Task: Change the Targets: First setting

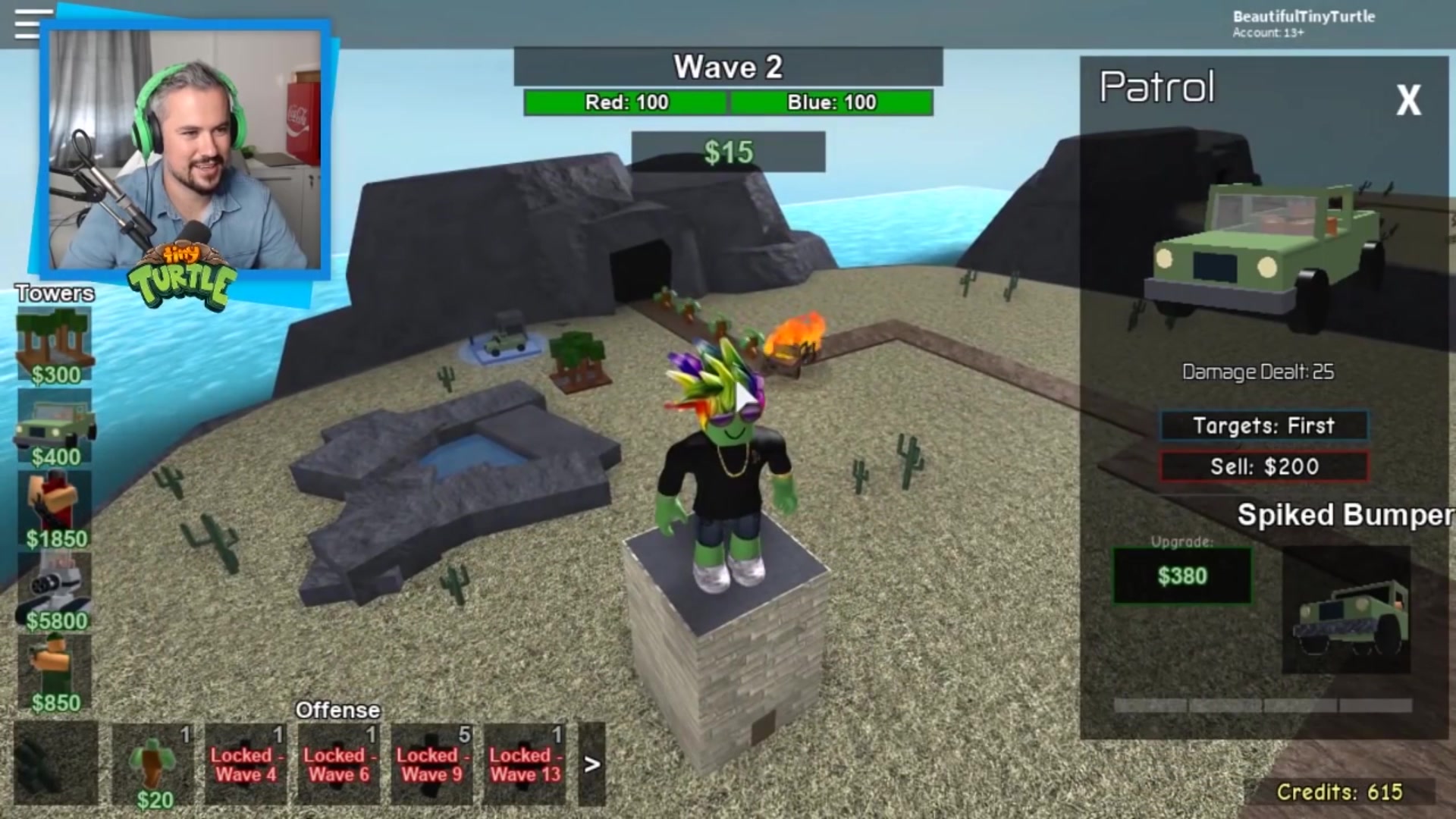Action: tap(1263, 425)
